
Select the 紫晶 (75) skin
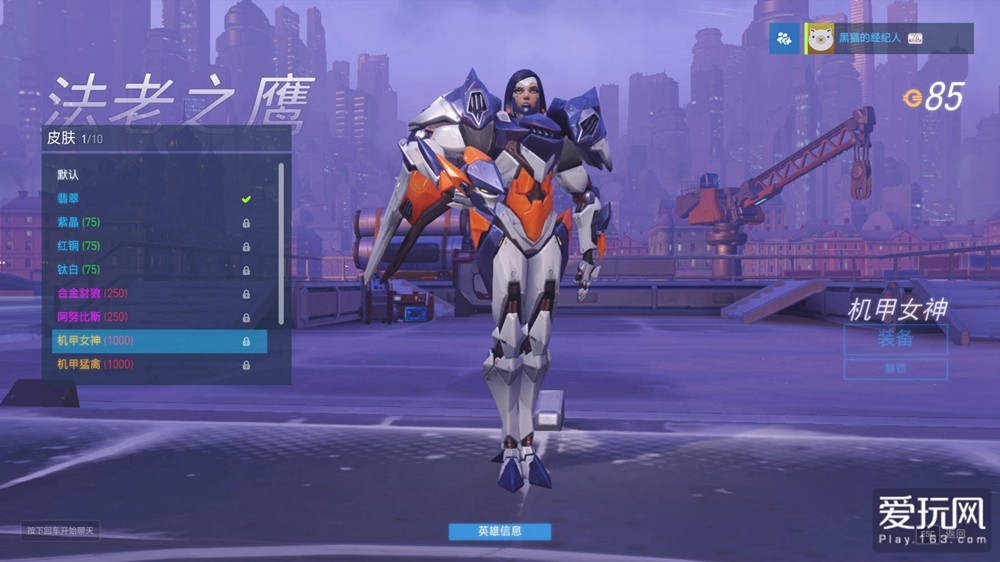[x=80, y=221]
